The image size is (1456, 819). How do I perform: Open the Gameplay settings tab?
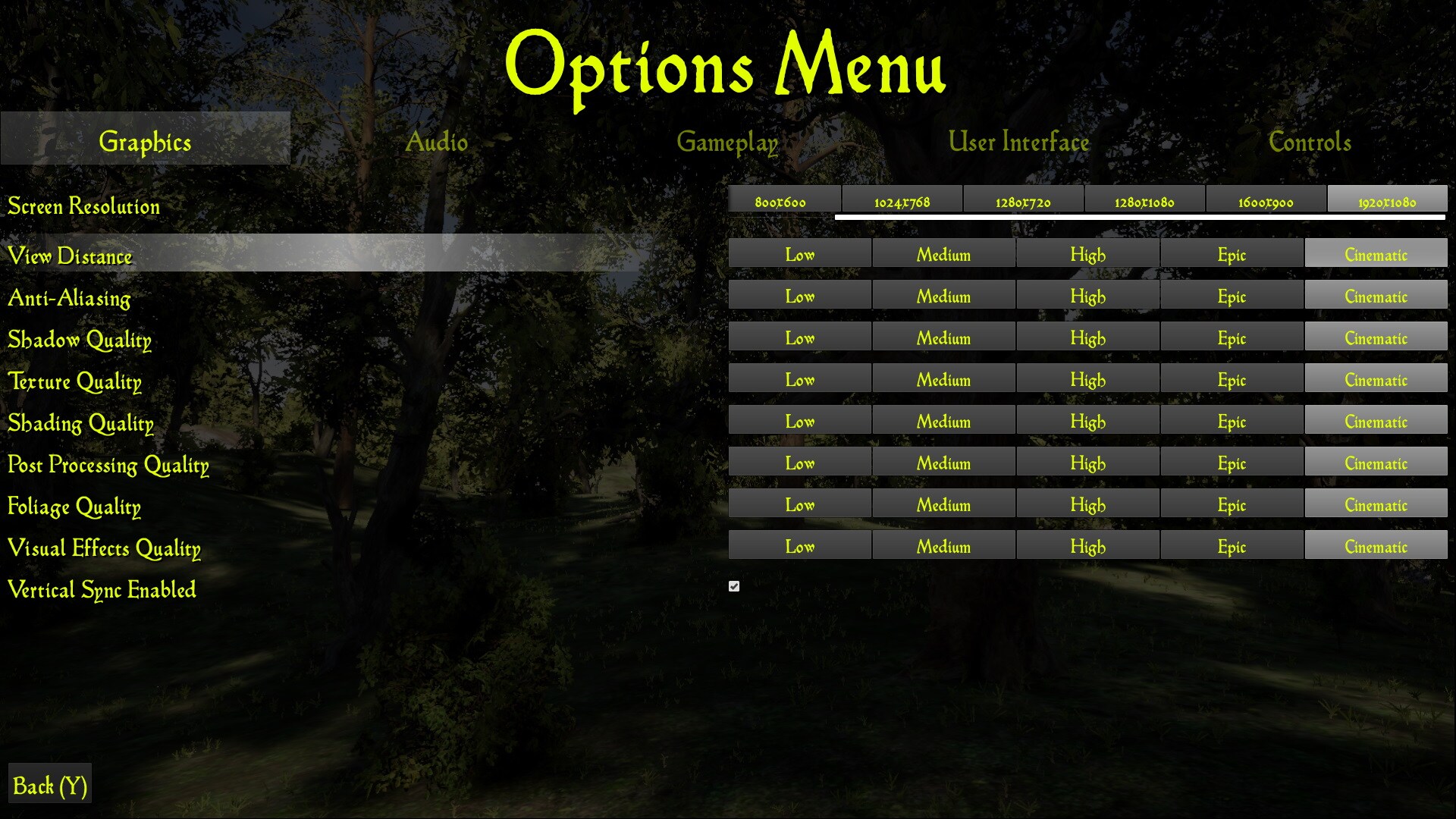tap(727, 141)
